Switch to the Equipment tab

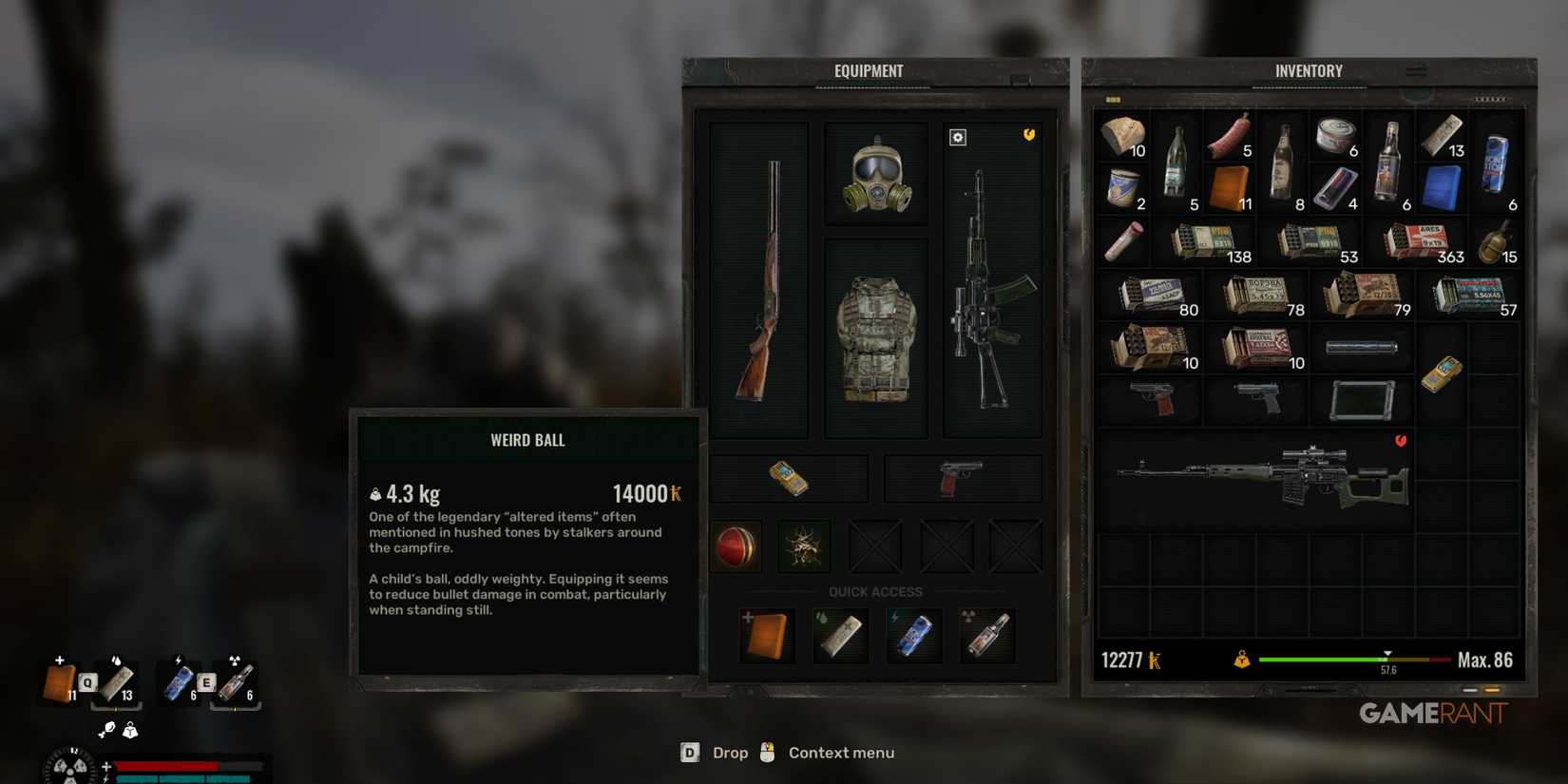[x=869, y=70]
